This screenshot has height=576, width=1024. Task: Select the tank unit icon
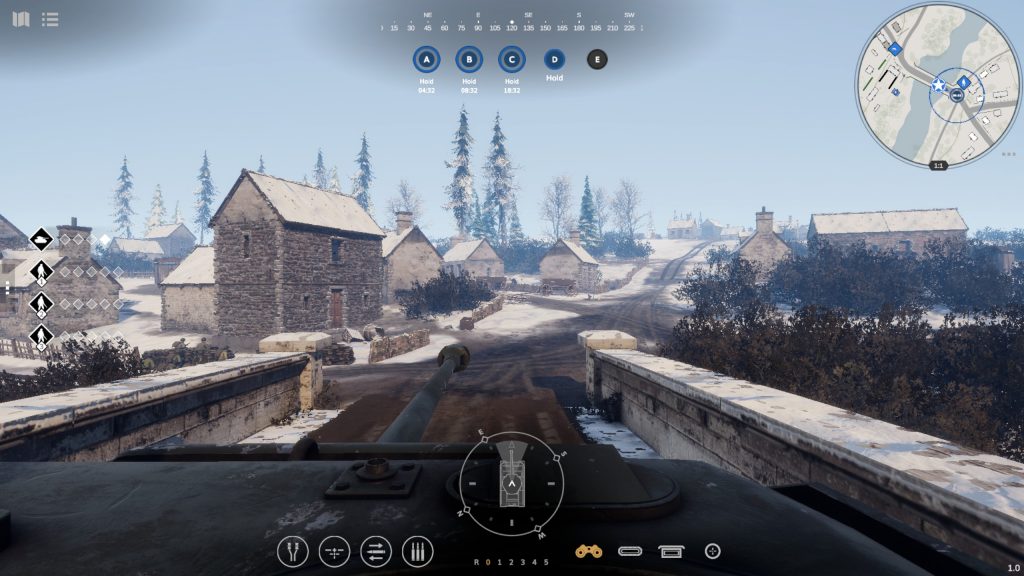(x=41, y=239)
